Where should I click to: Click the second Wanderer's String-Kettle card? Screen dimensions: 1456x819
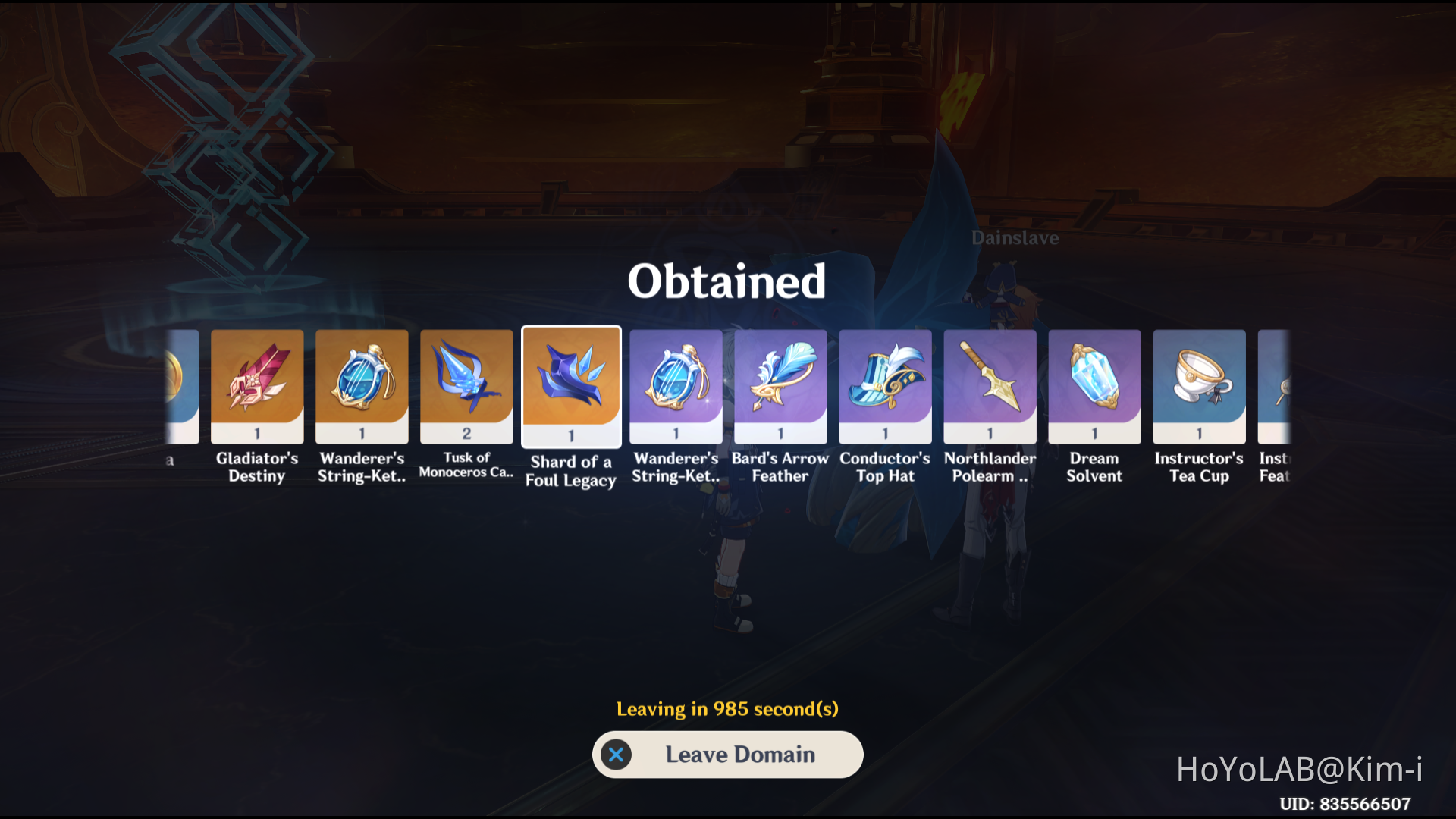click(x=675, y=387)
